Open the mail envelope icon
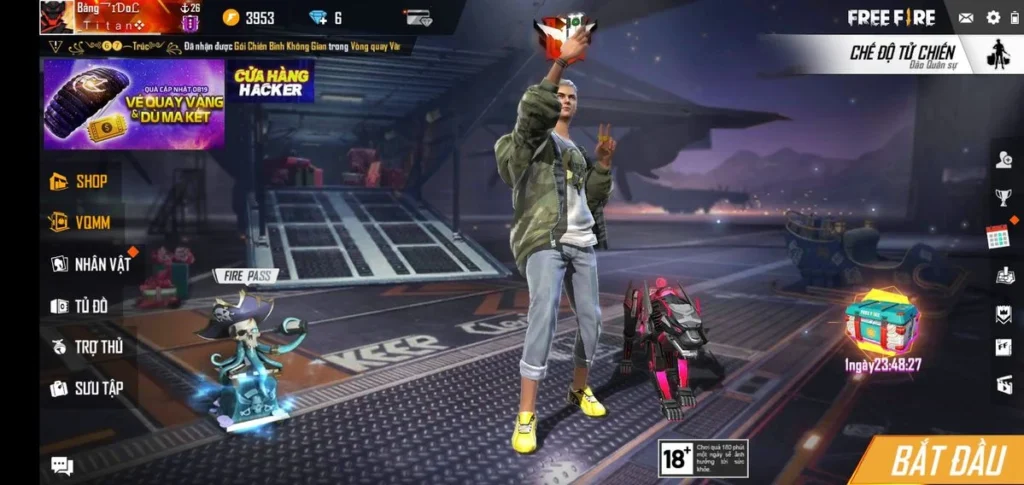Screen dimensions: 1024x485 tap(966, 18)
